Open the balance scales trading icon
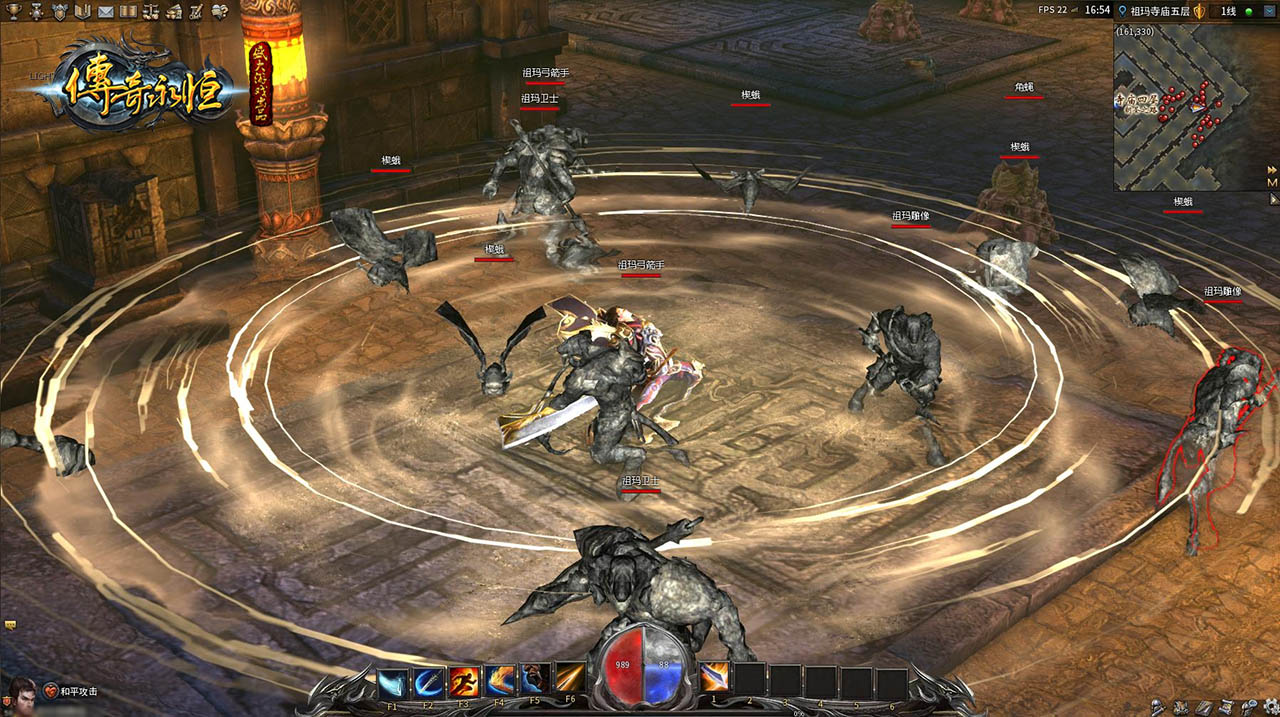 pos(150,12)
